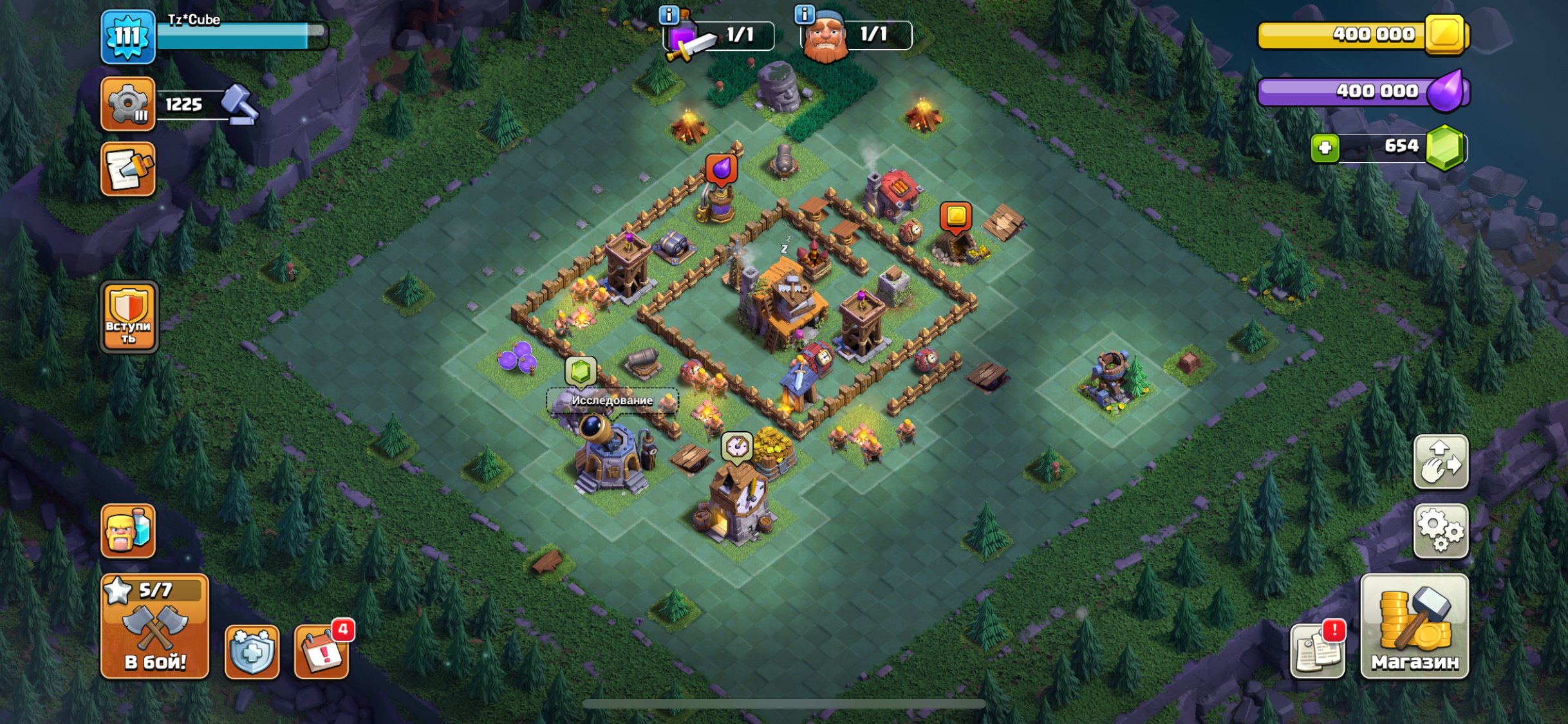Select the Исследование laboratory label
The height and width of the screenshot is (724, 1568).
coord(612,400)
